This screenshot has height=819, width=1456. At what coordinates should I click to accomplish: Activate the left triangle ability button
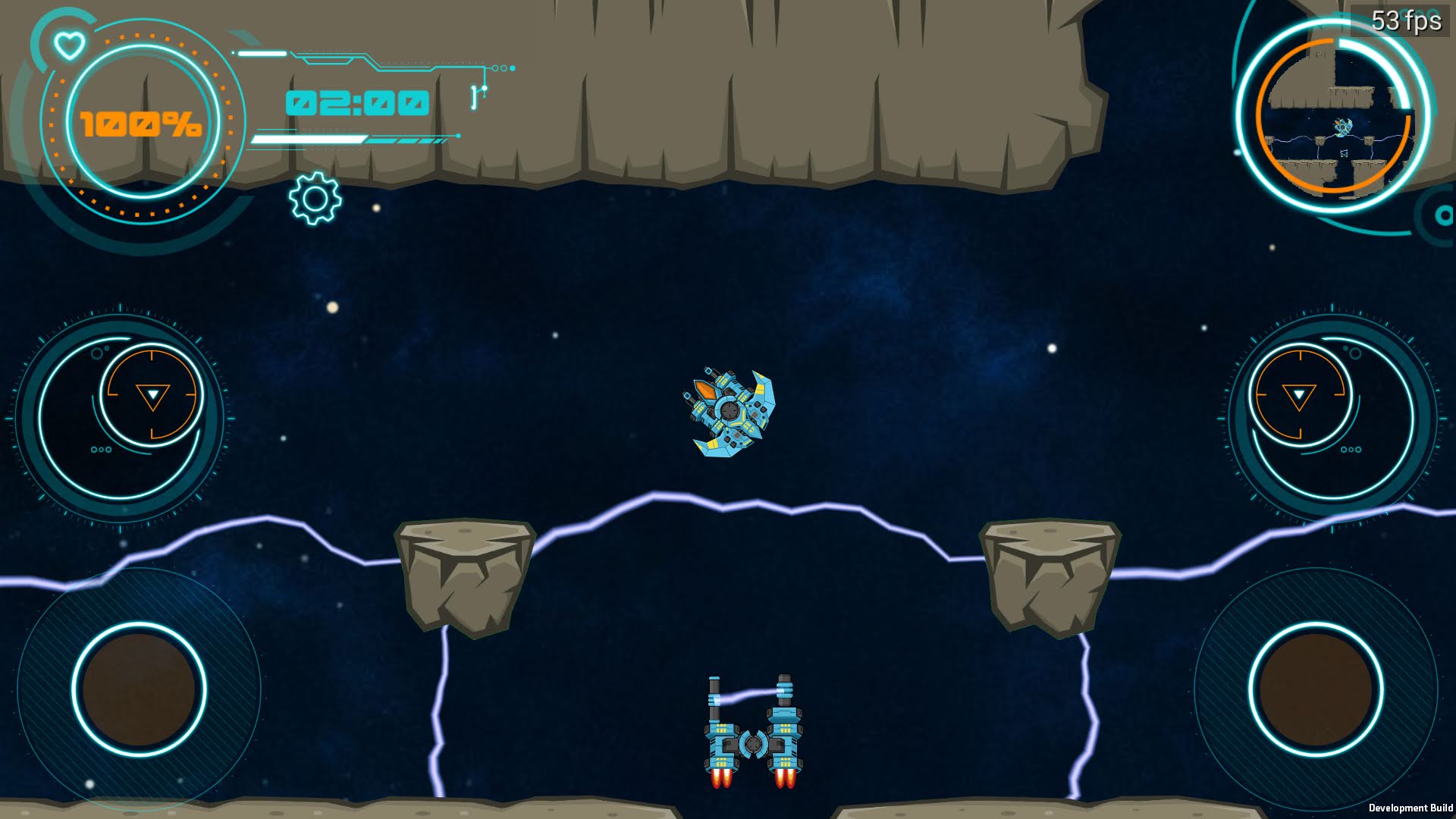[x=152, y=395]
